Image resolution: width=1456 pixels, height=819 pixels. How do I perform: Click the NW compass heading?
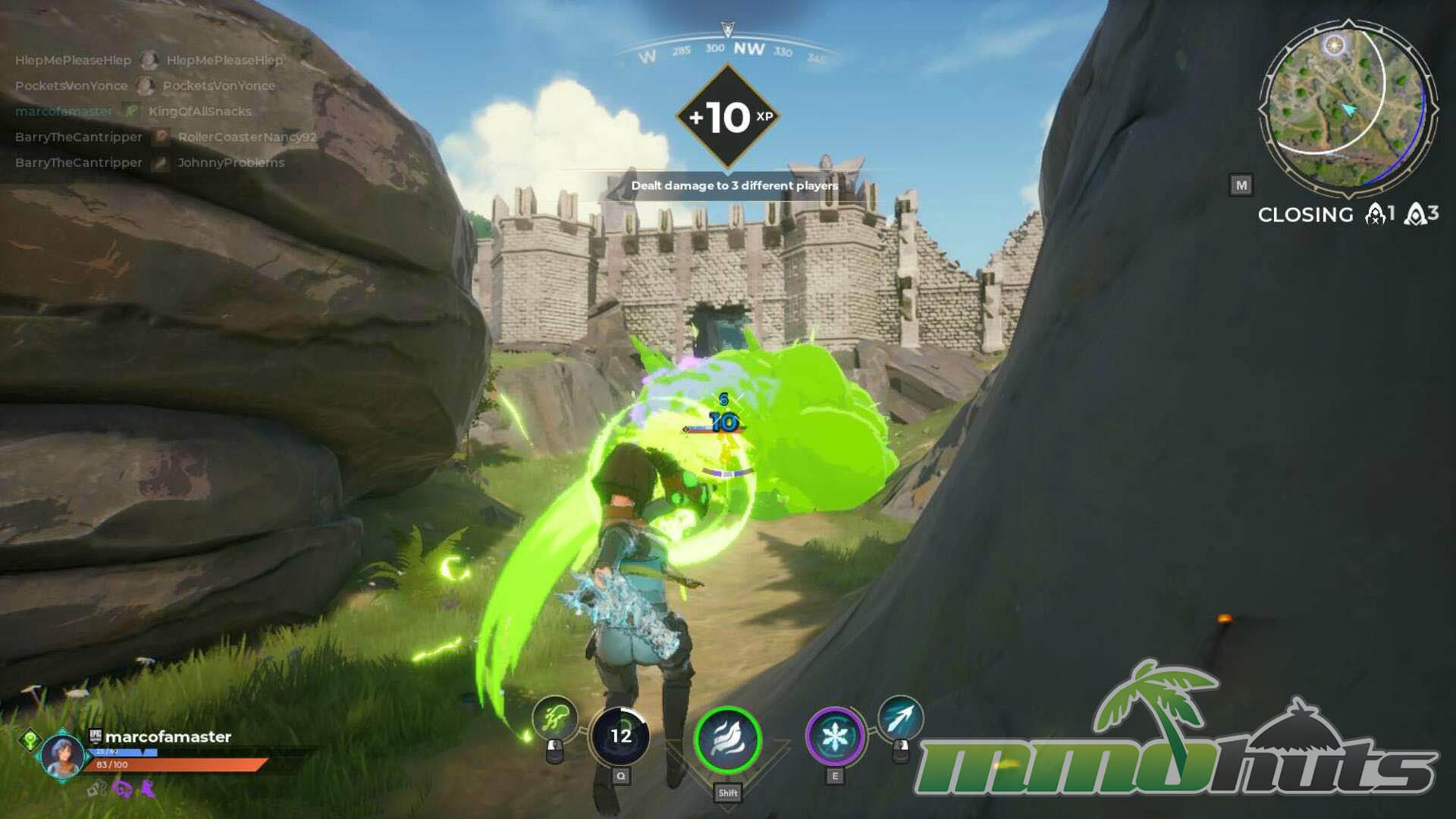click(x=748, y=49)
